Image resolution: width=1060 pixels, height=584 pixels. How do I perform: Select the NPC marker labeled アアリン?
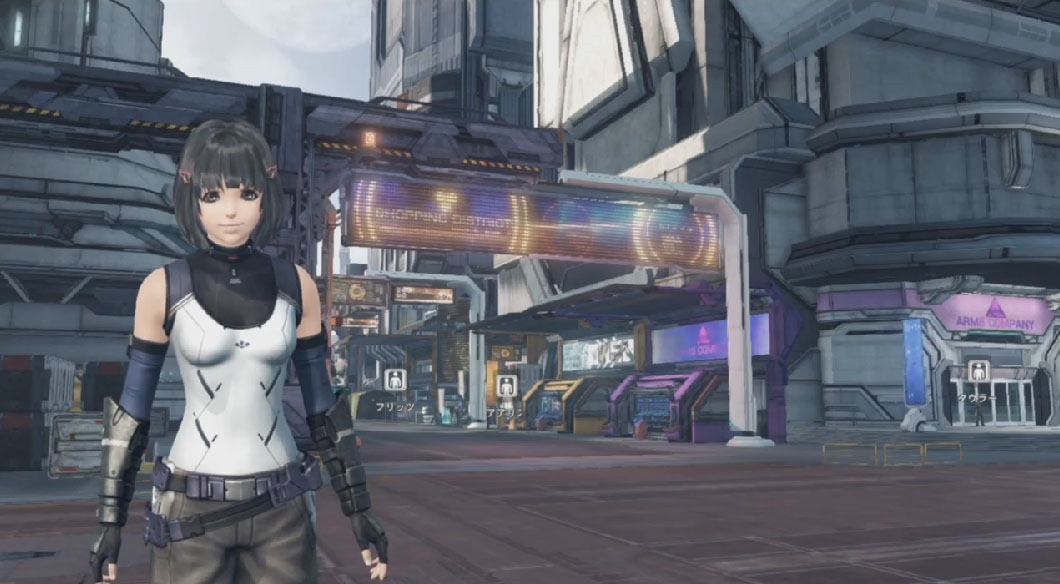pyautogui.click(x=506, y=385)
